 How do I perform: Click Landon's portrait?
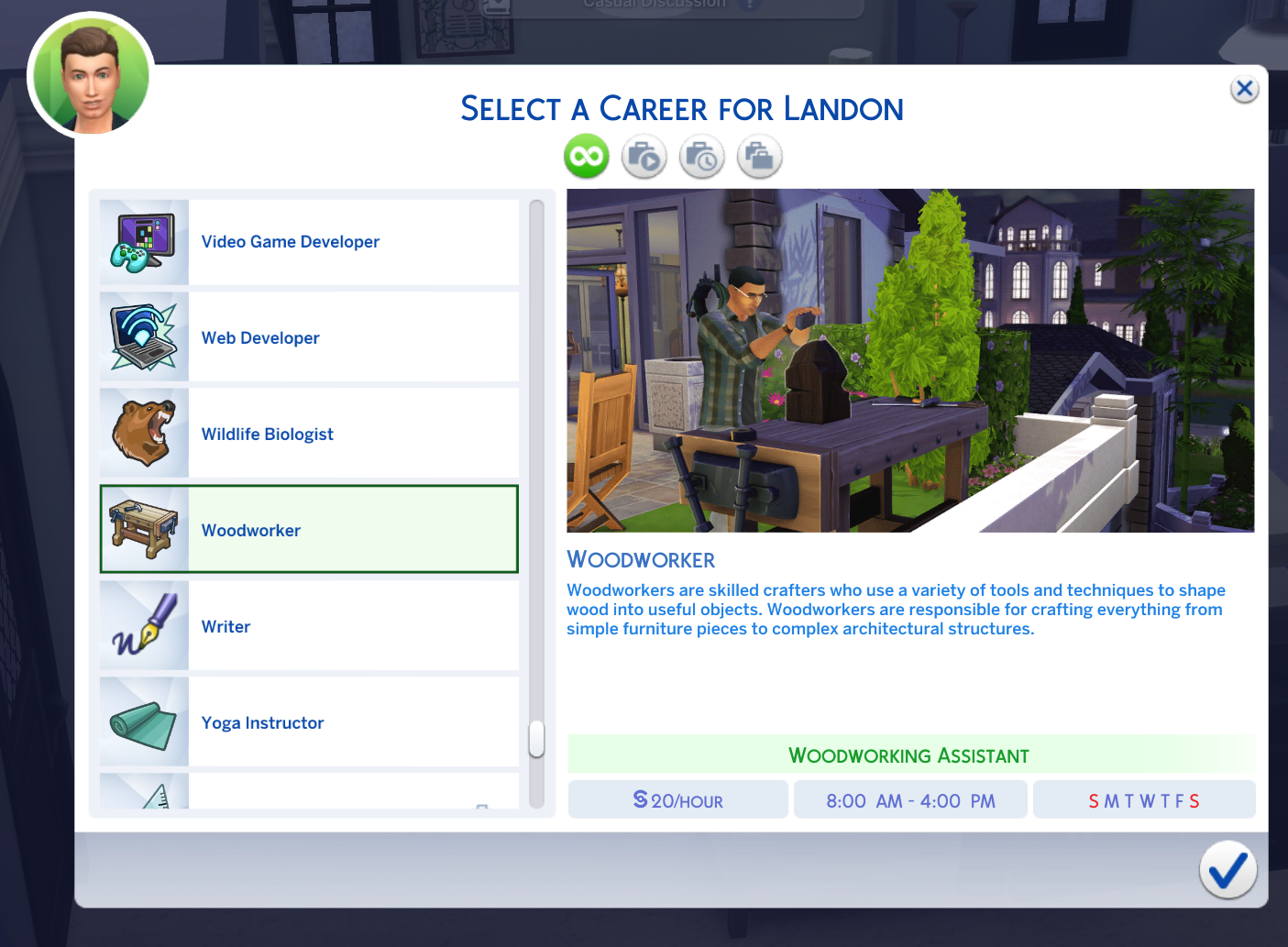[x=91, y=77]
